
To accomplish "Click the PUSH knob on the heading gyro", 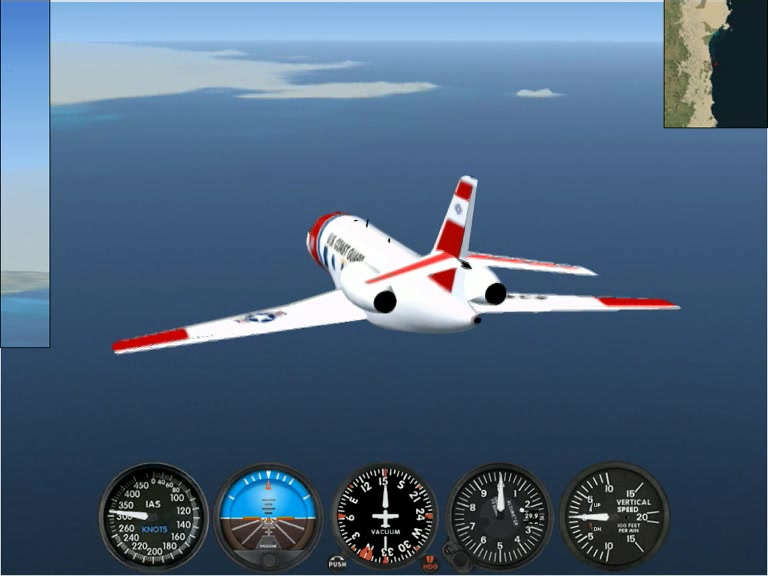I will pyautogui.click(x=337, y=561).
